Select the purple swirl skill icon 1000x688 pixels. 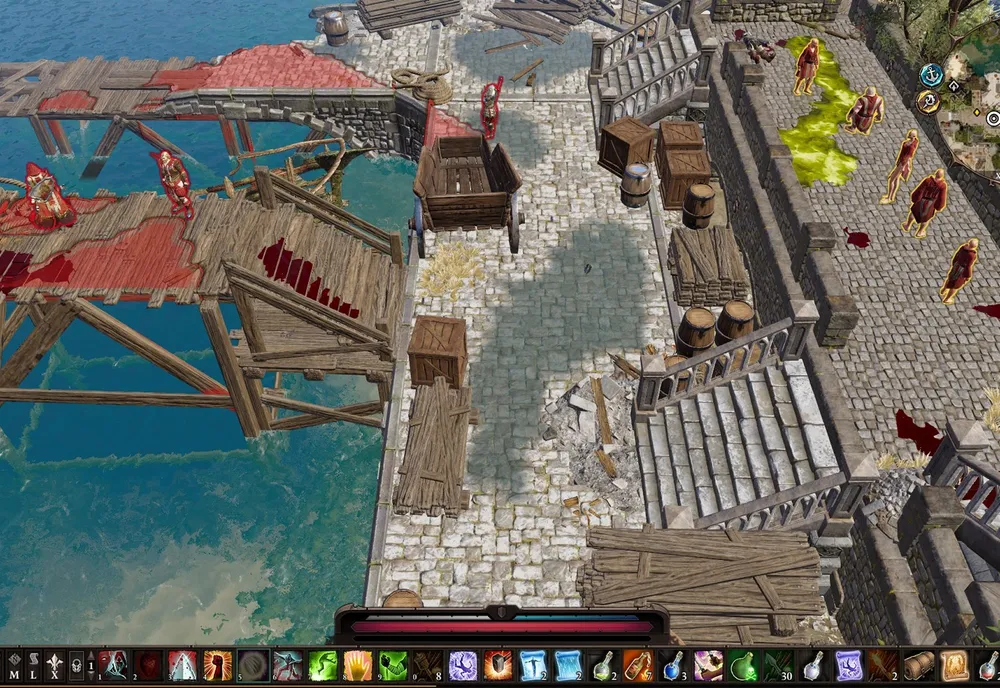[463, 665]
